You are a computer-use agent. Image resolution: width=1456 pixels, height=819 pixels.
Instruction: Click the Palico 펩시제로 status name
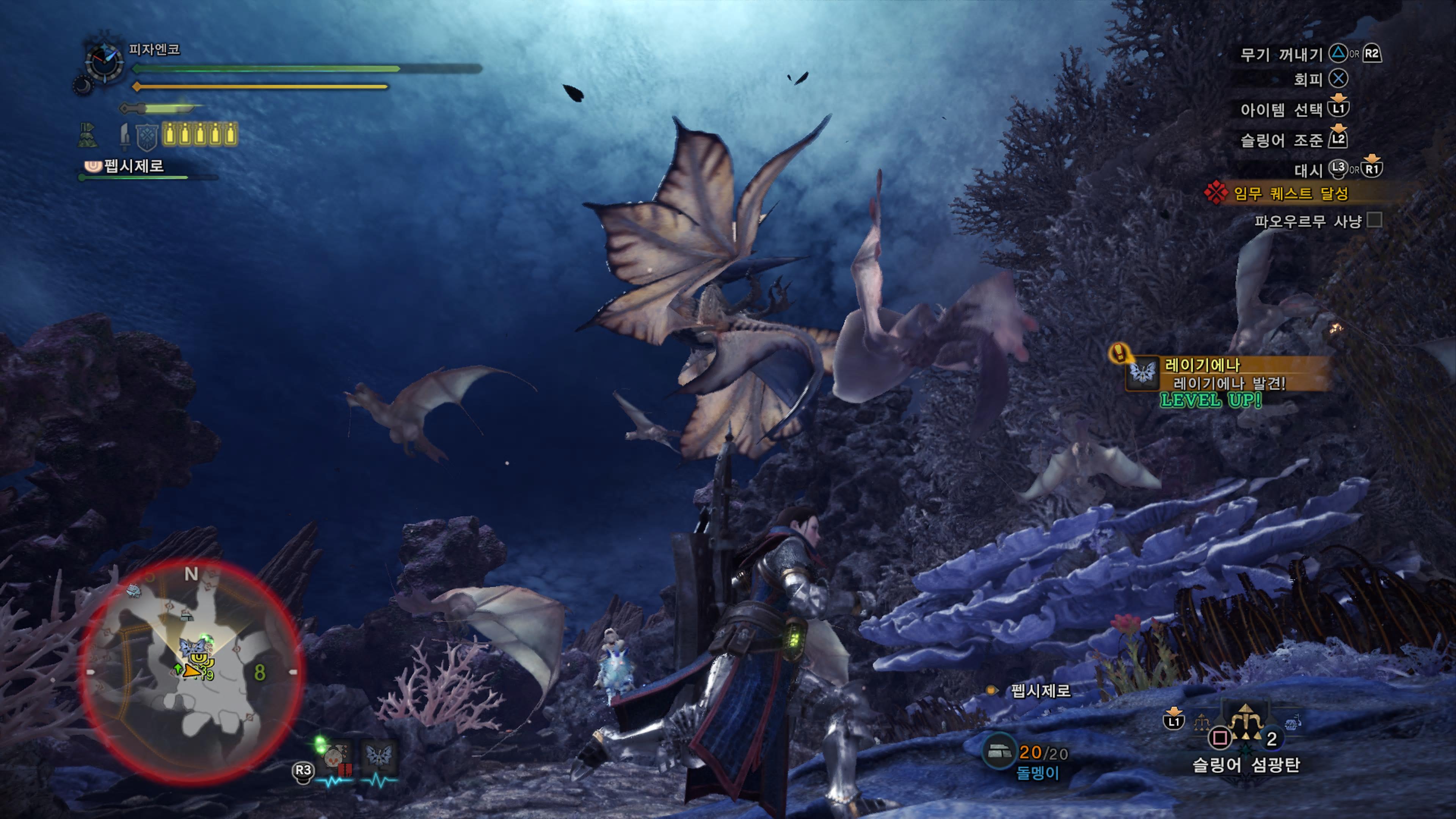click(133, 166)
